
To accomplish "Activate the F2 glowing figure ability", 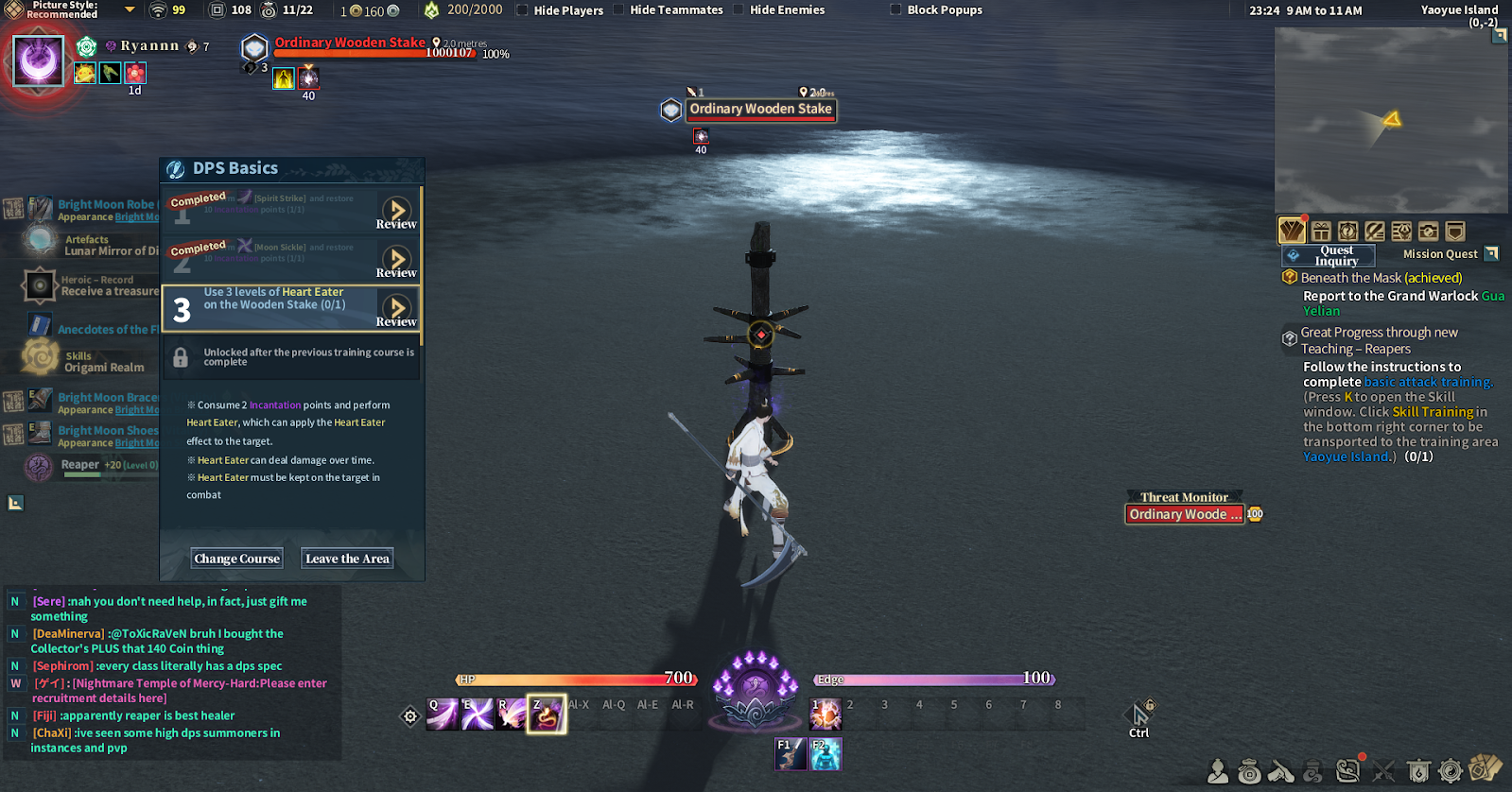I will [x=825, y=753].
